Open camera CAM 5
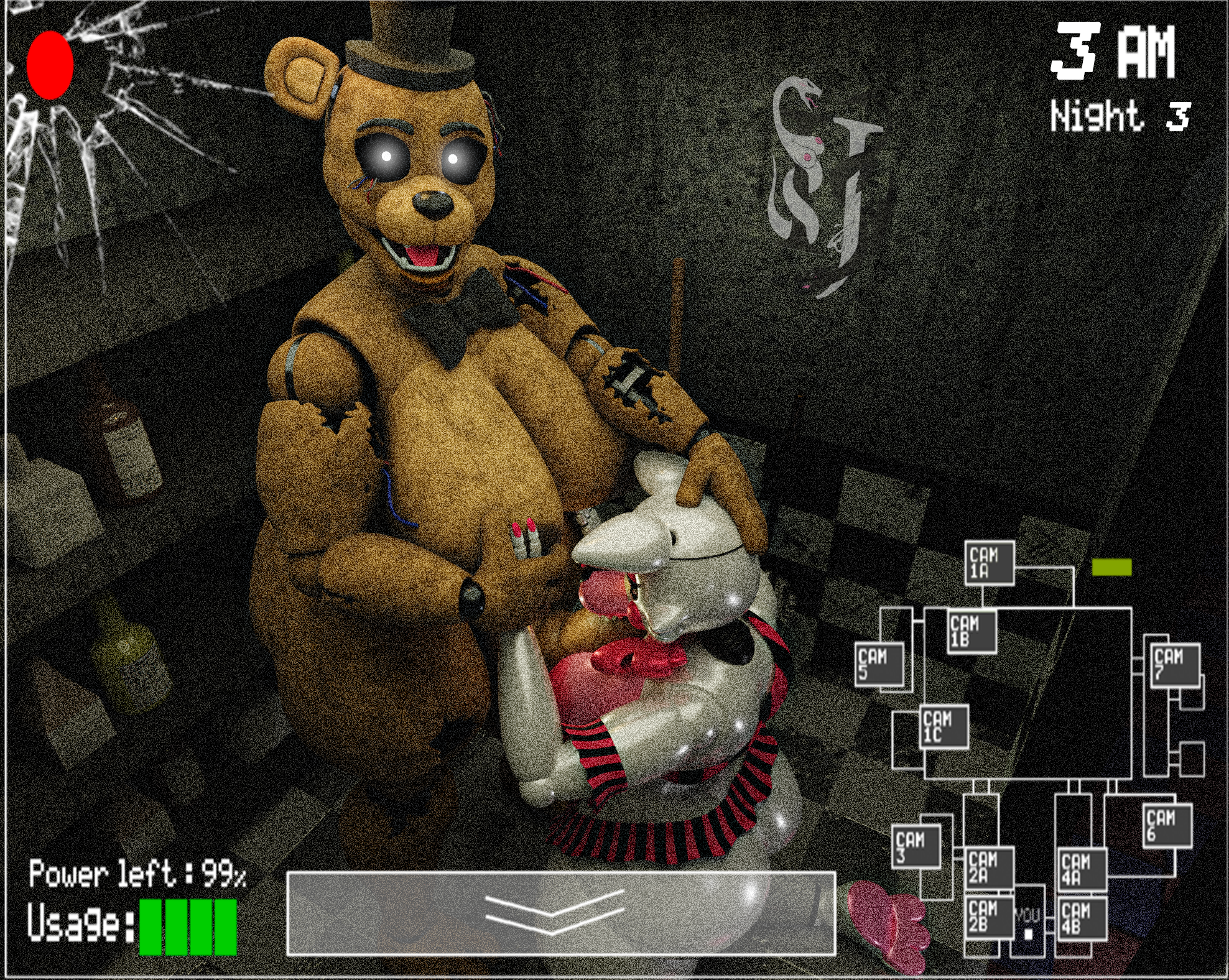 (879, 664)
